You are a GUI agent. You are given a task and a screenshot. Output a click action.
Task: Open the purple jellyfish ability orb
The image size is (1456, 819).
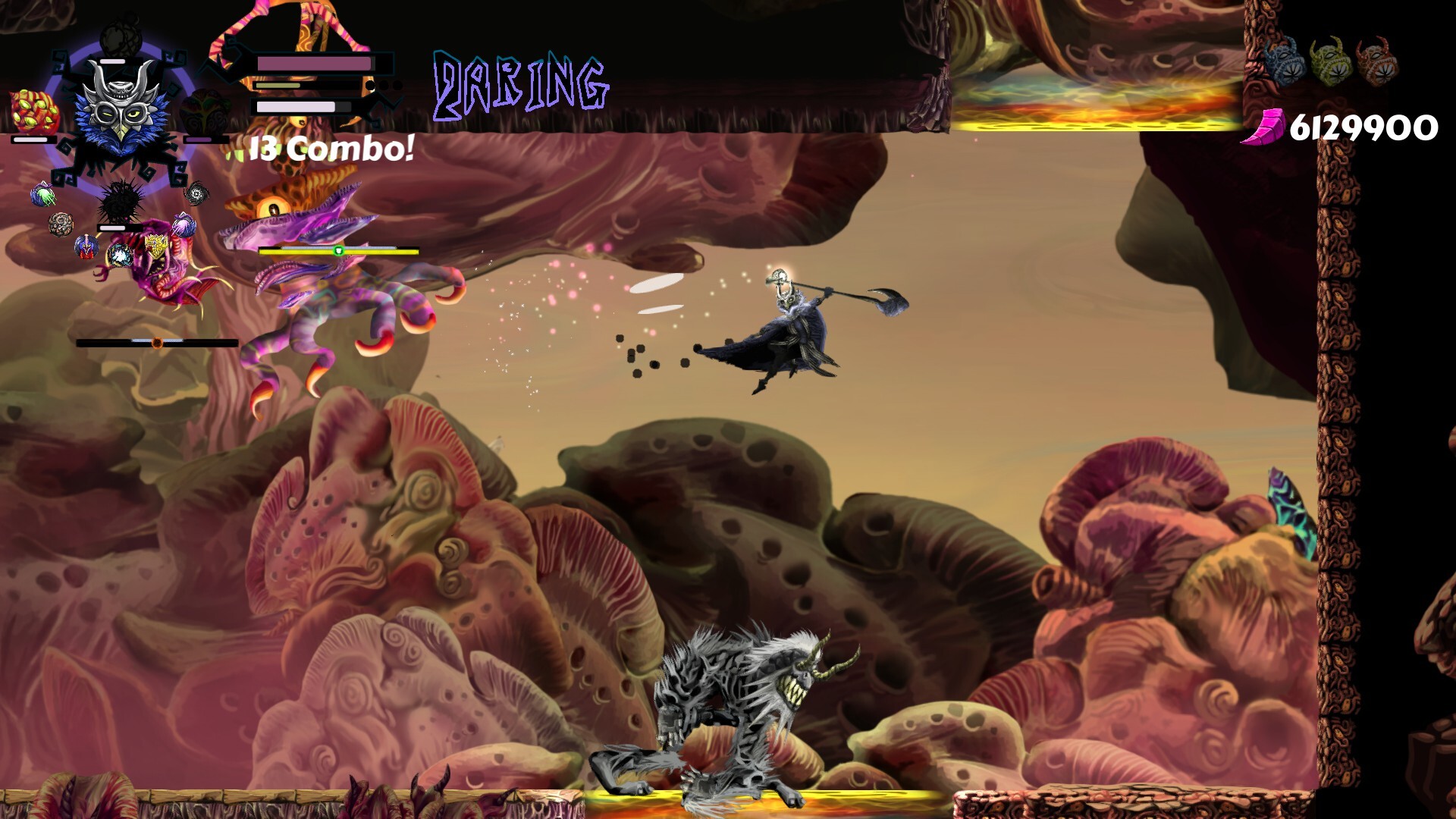pyautogui.click(x=183, y=224)
